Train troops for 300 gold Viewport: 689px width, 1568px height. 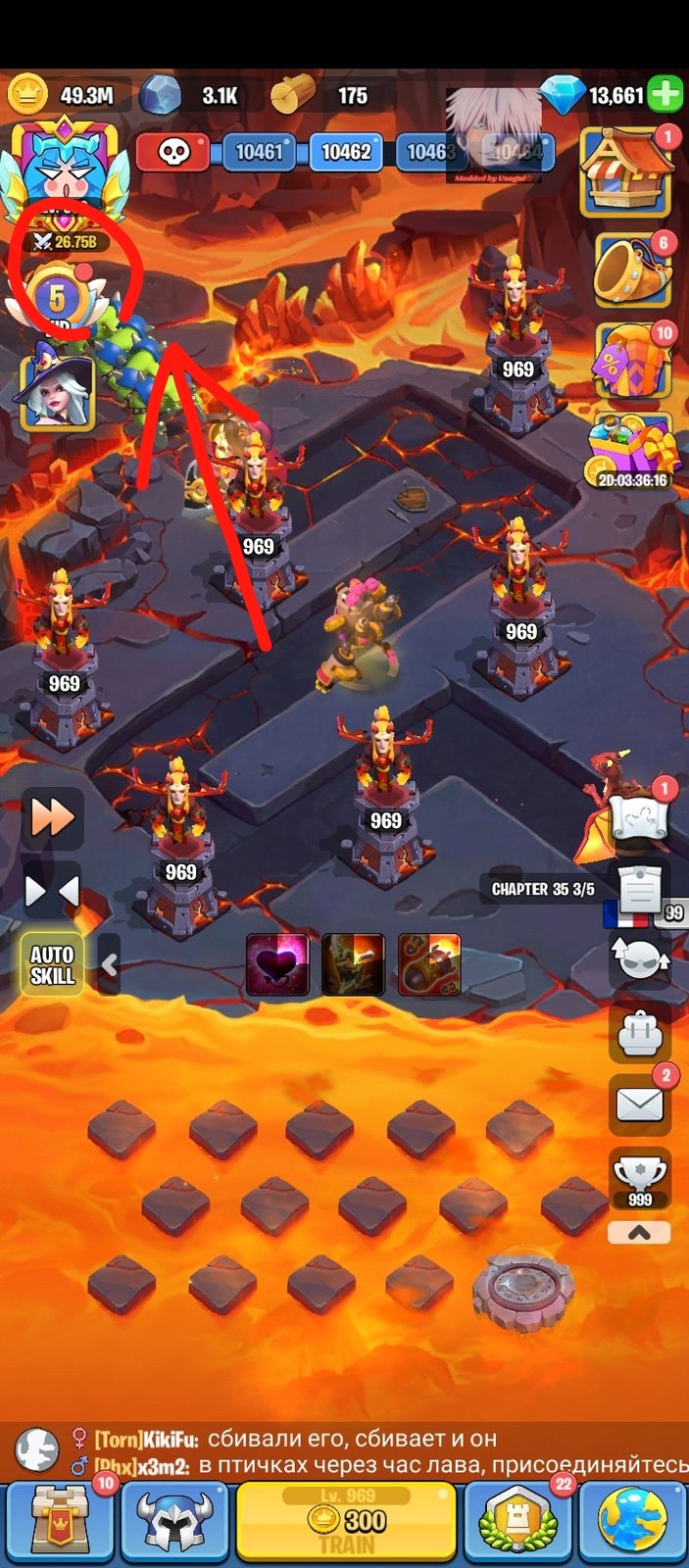pyautogui.click(x=347, y=1521)
